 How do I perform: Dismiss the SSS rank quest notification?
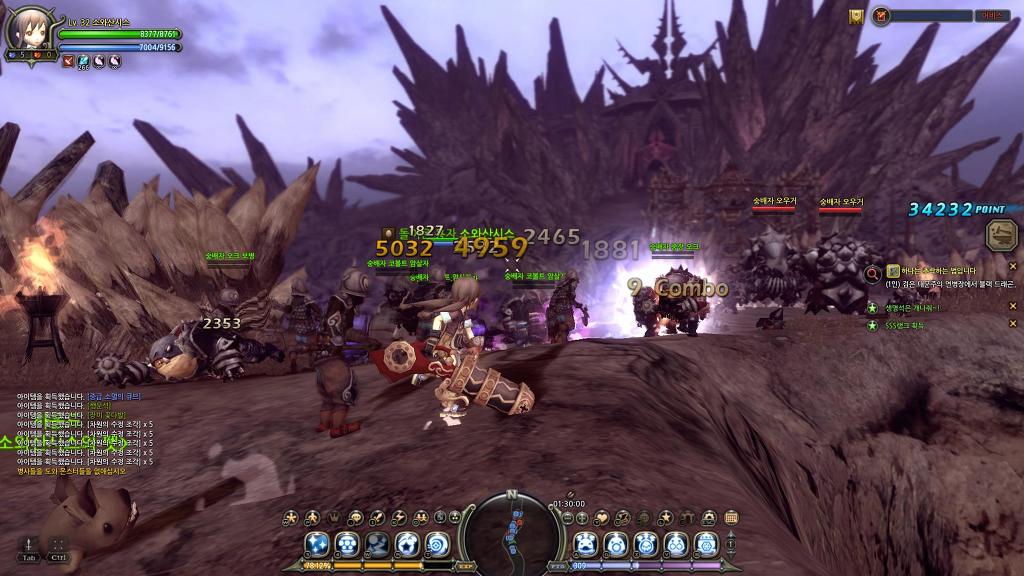(1012, 324)
